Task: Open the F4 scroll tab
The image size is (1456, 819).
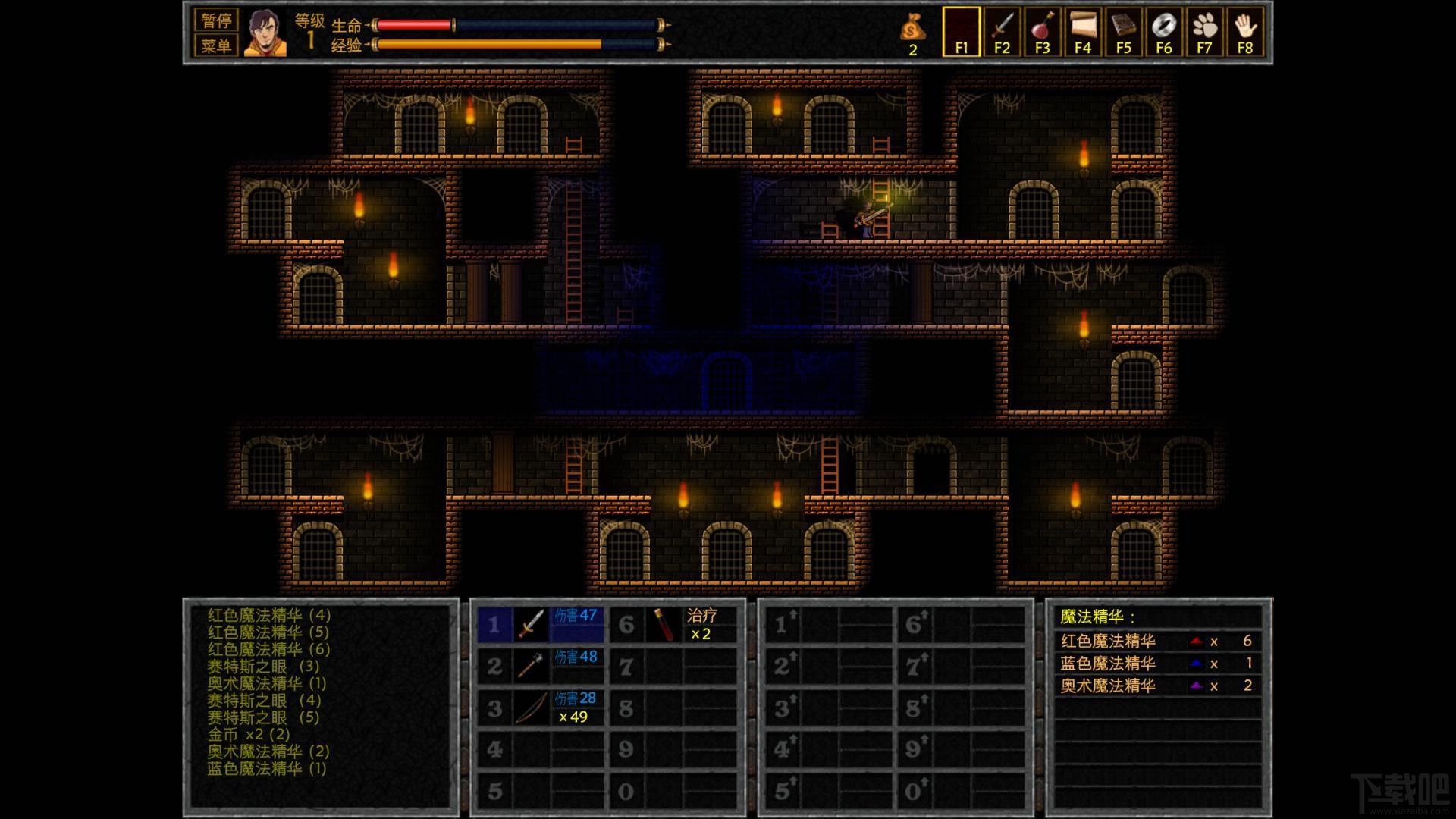Action: 1083,33
